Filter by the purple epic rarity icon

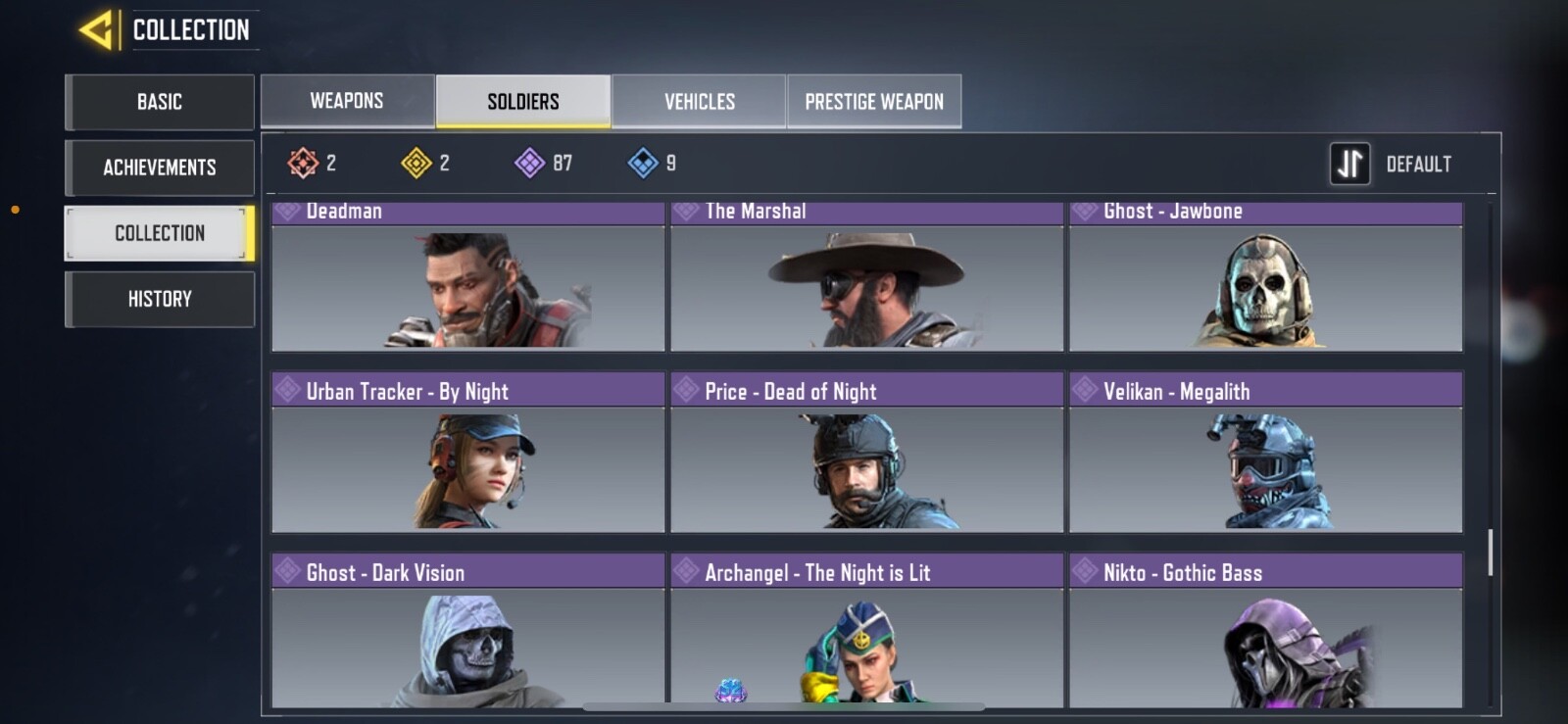coord(531,164)
